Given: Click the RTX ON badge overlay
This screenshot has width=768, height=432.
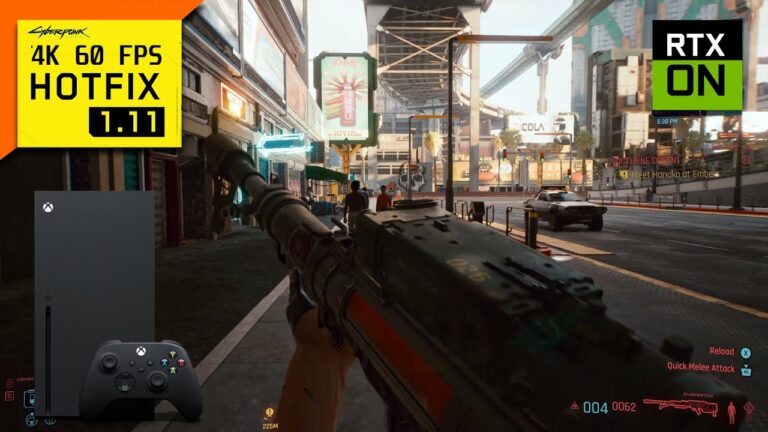Looking at the screenshot, I should (697, 65).
